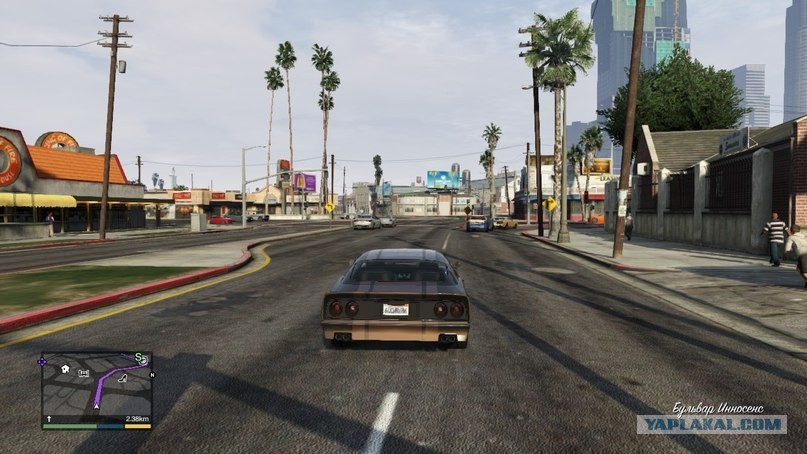Select the garage car icon on minimap
The image size is (807, 454).
84,373
